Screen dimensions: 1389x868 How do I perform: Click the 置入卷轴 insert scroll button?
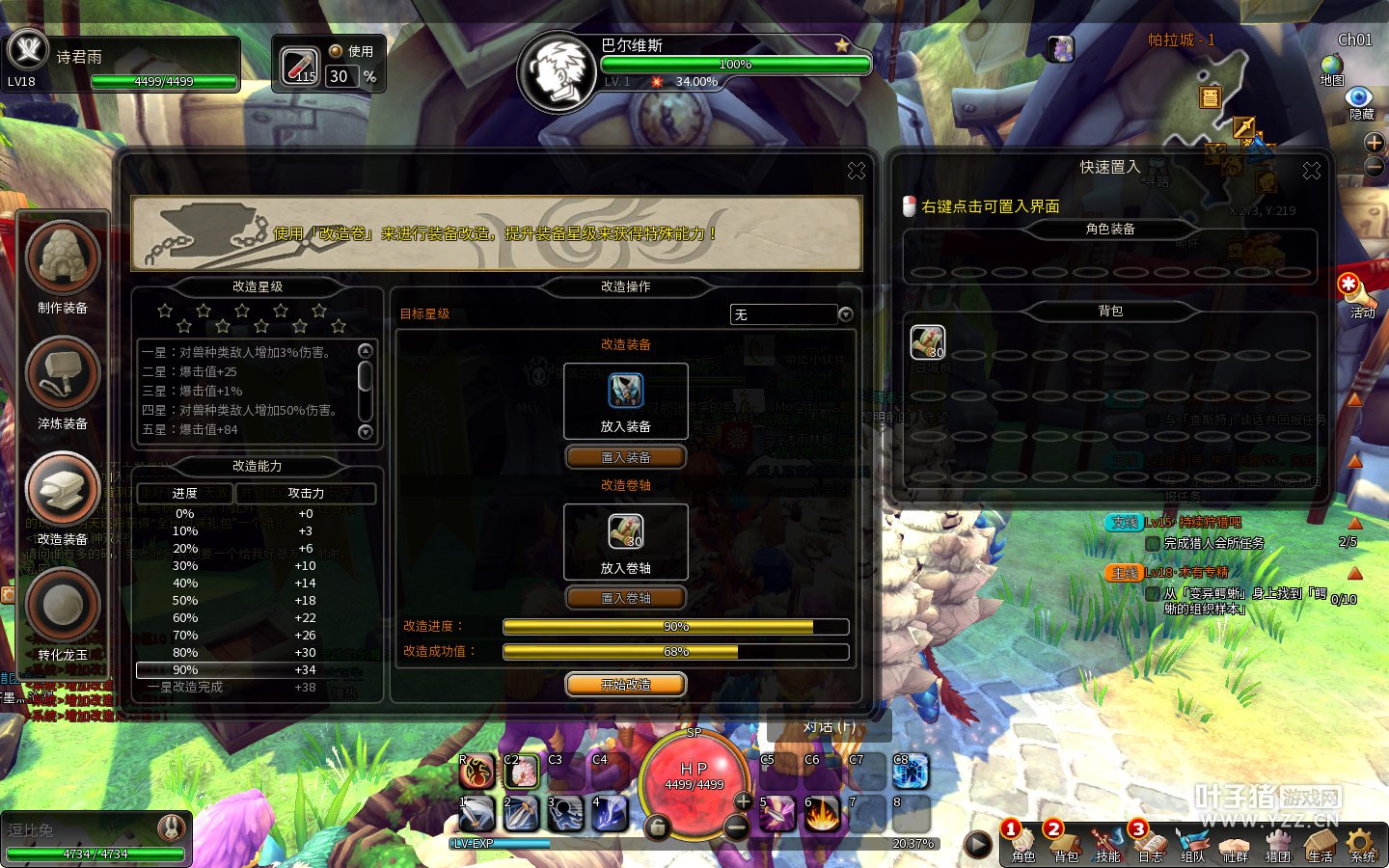(625, 598)
